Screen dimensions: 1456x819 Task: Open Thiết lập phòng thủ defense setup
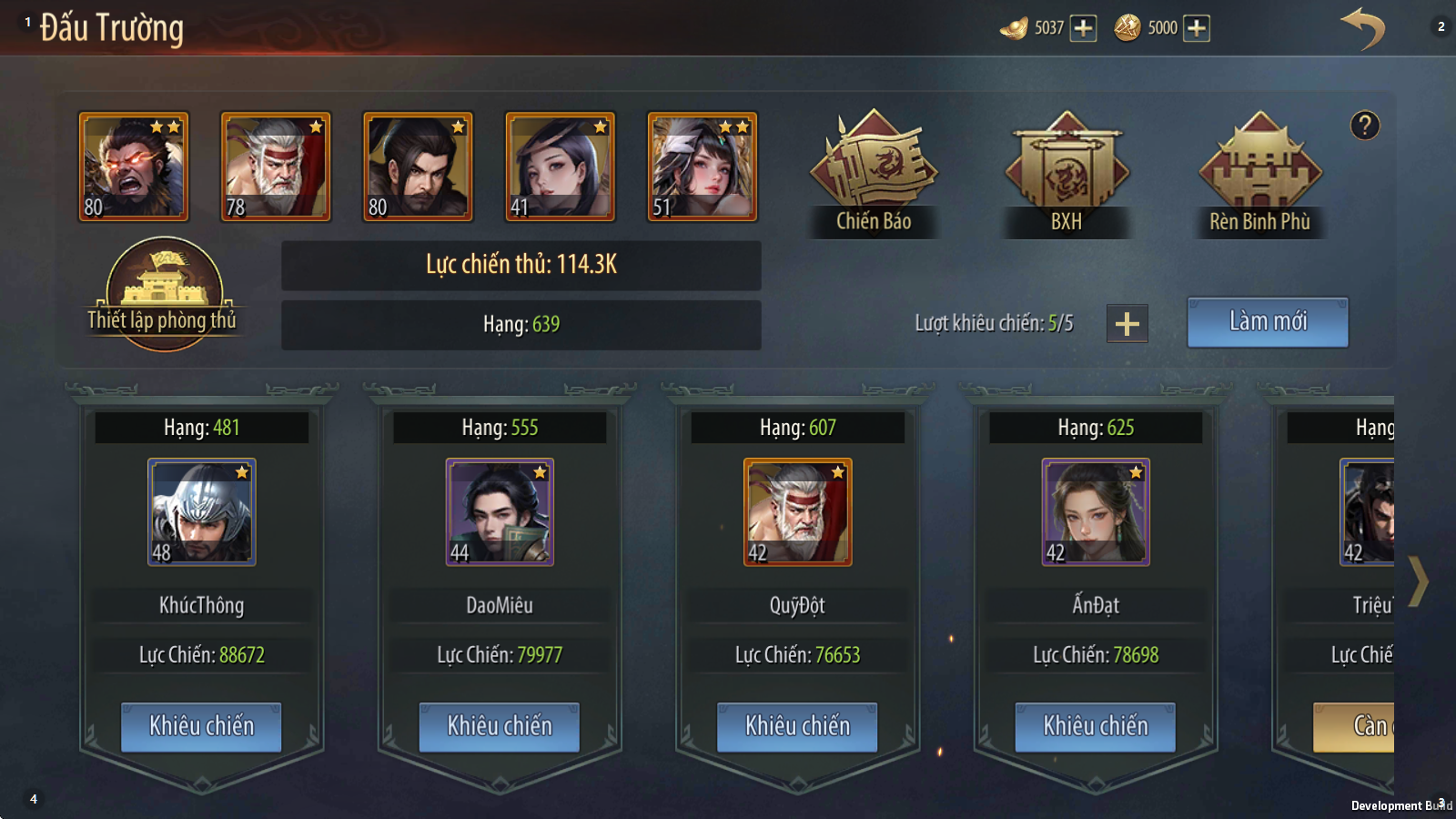click(x=164, y=293)
